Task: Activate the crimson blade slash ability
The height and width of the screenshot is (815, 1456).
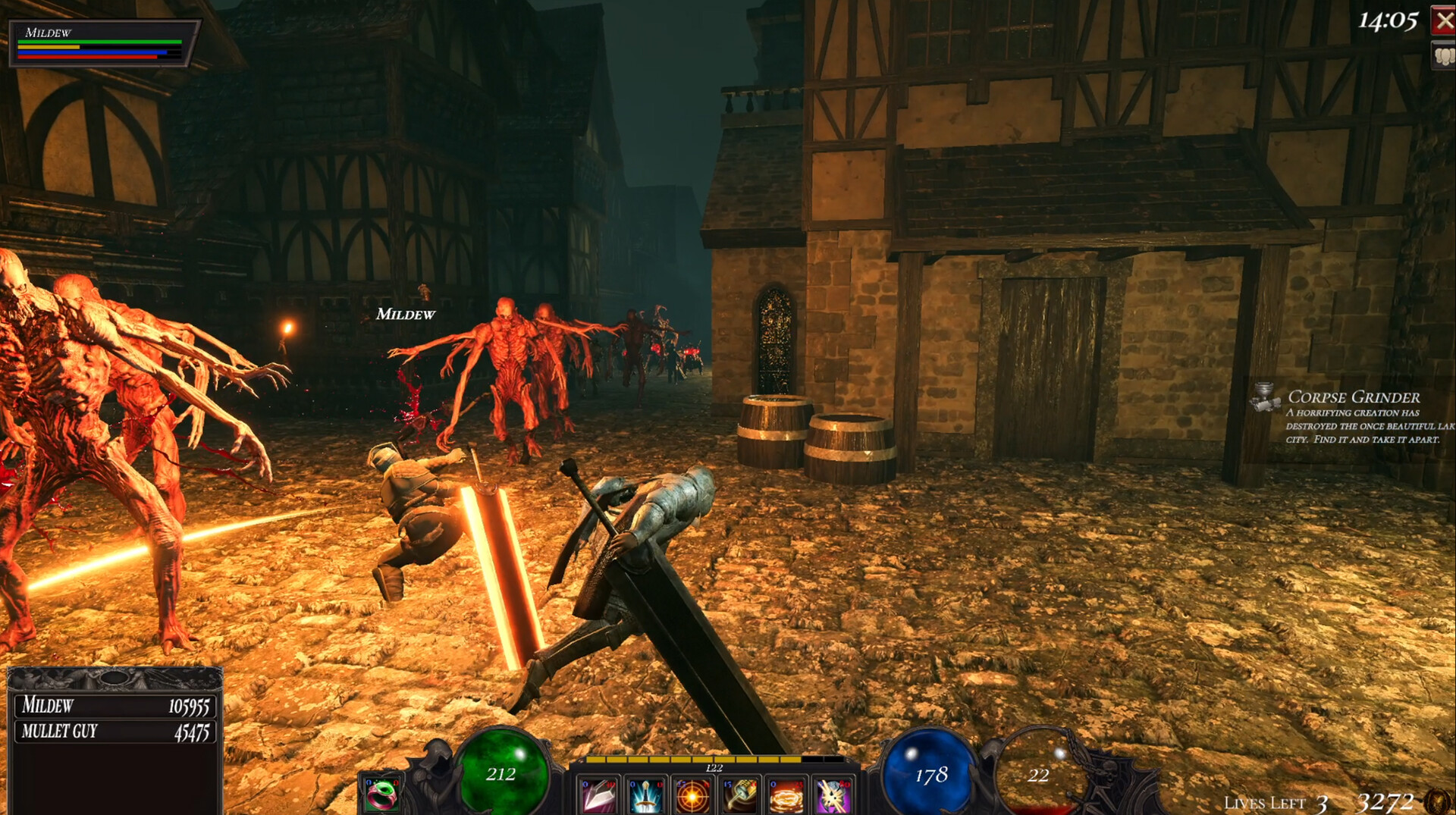Action: point(598,796)
